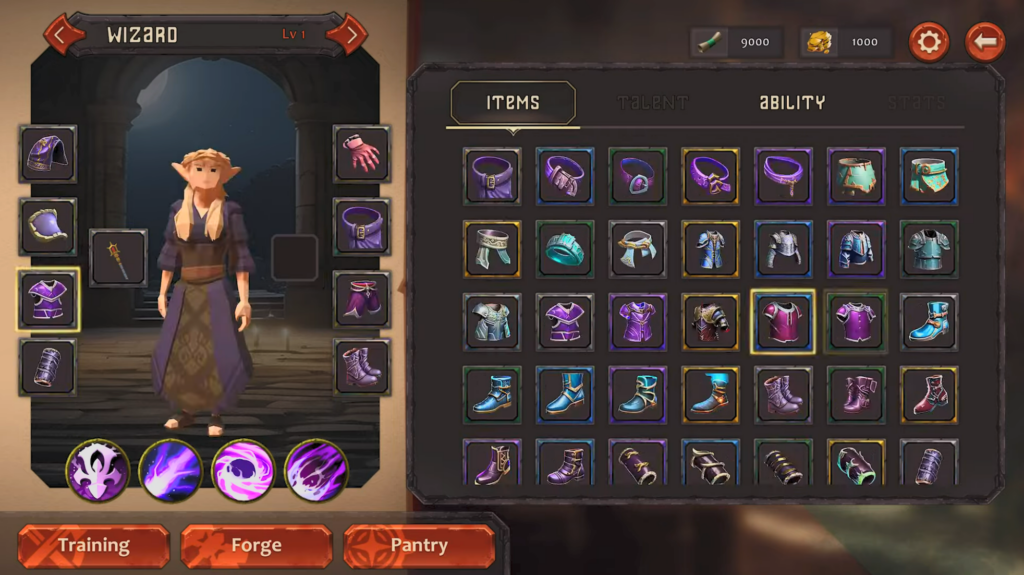Click the equipped magic staff slot
1024x575 pixels.
click(x=118, y=258)
